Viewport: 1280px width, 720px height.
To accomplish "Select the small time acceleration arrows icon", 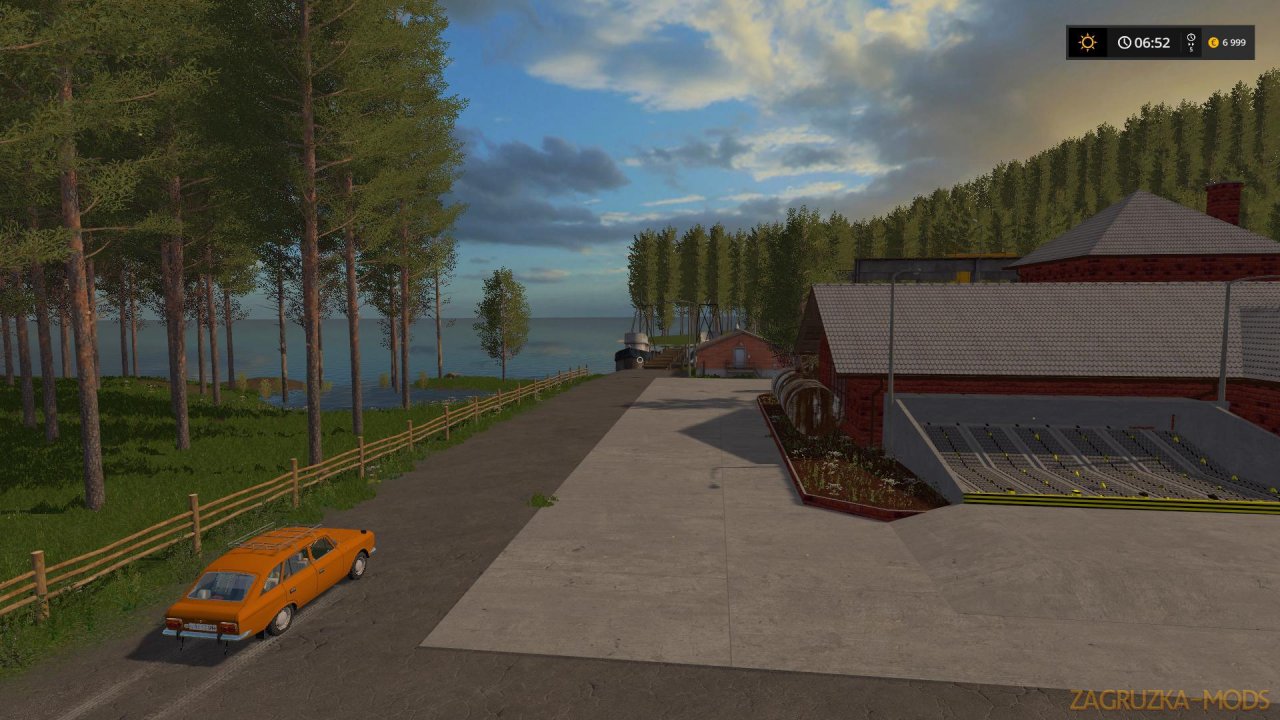I will 1191,44.
